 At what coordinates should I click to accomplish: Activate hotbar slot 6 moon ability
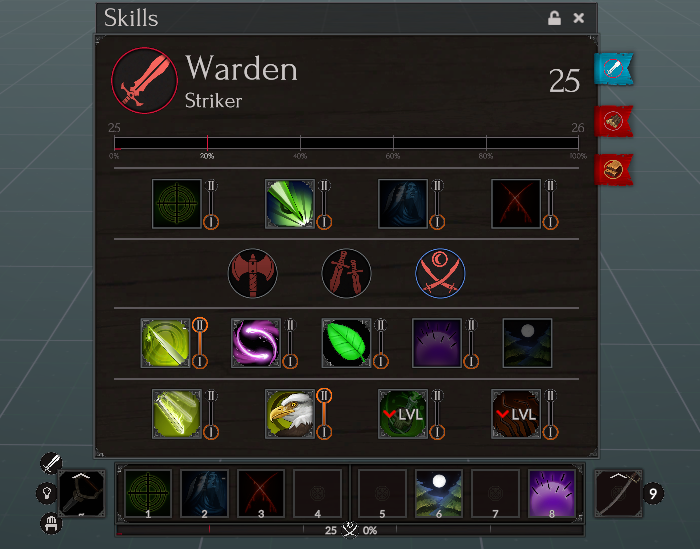[439, 494]
